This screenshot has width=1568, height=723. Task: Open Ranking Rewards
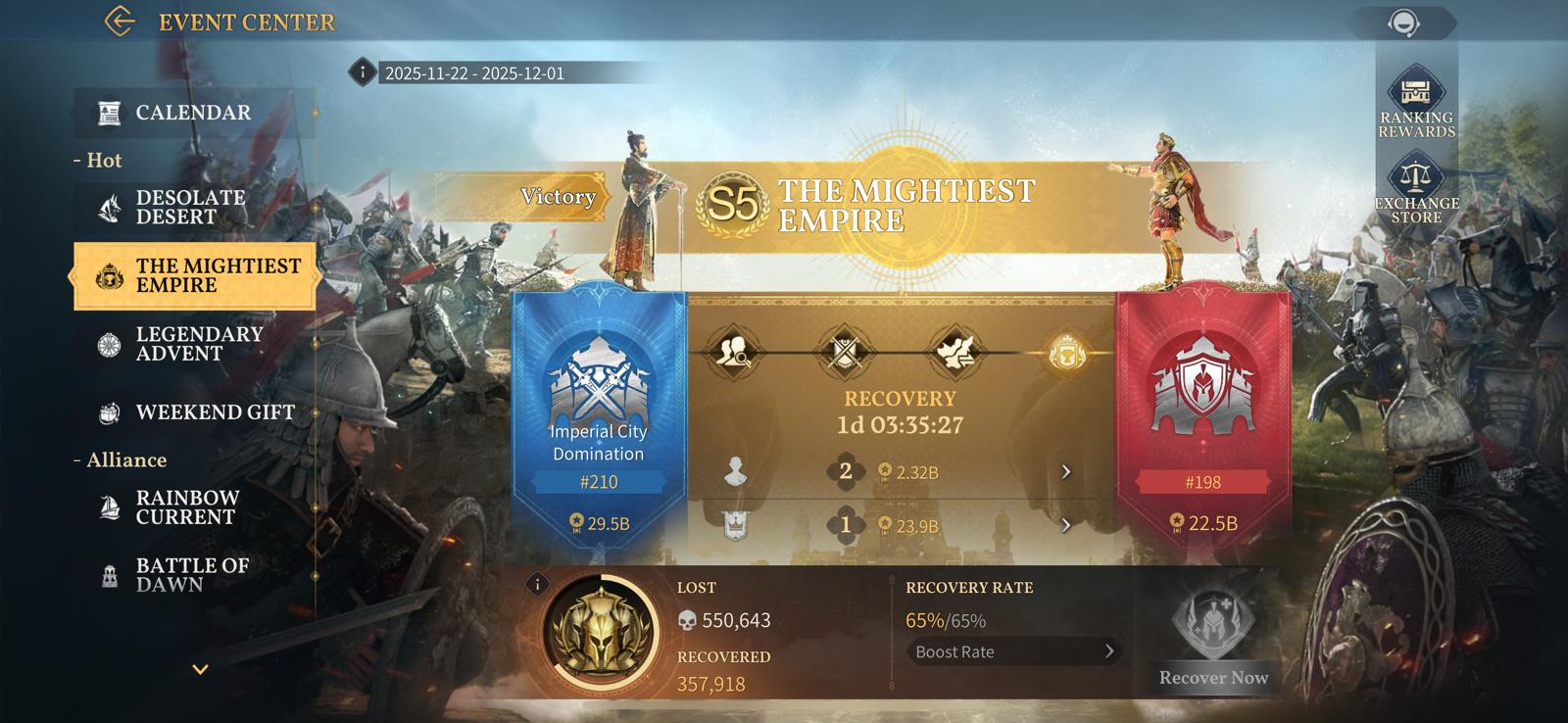pos(1416,103)
